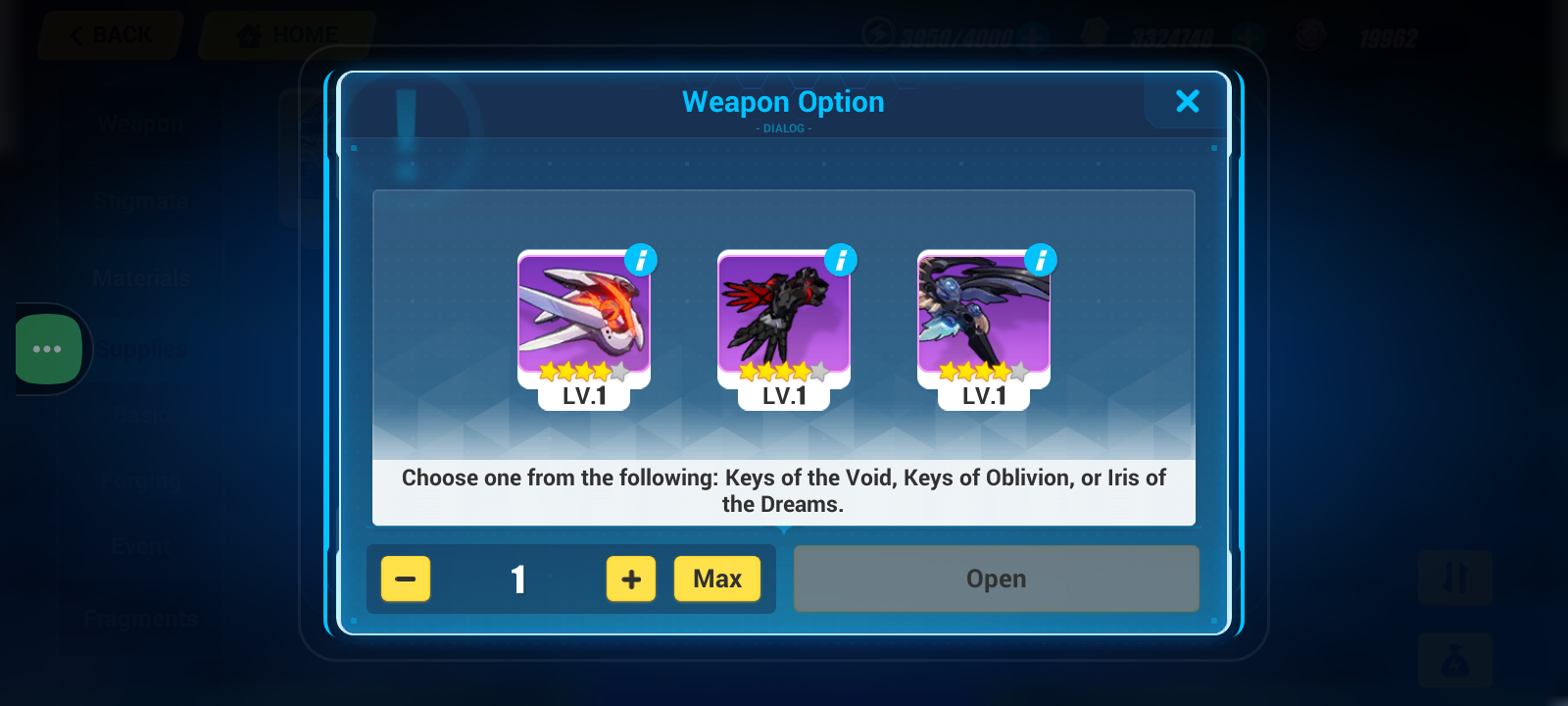
Task: Click the sort arrows icon at bottom right
Action: tap(1456, 579)
